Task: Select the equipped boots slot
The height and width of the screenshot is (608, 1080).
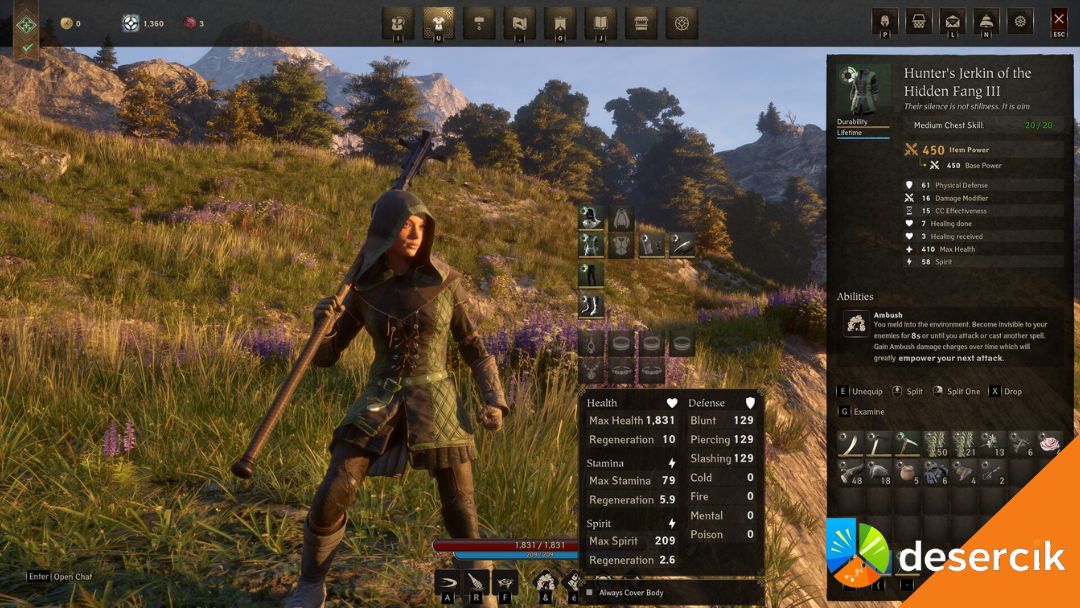Action: pyautogui.click(x=591, y=305)
